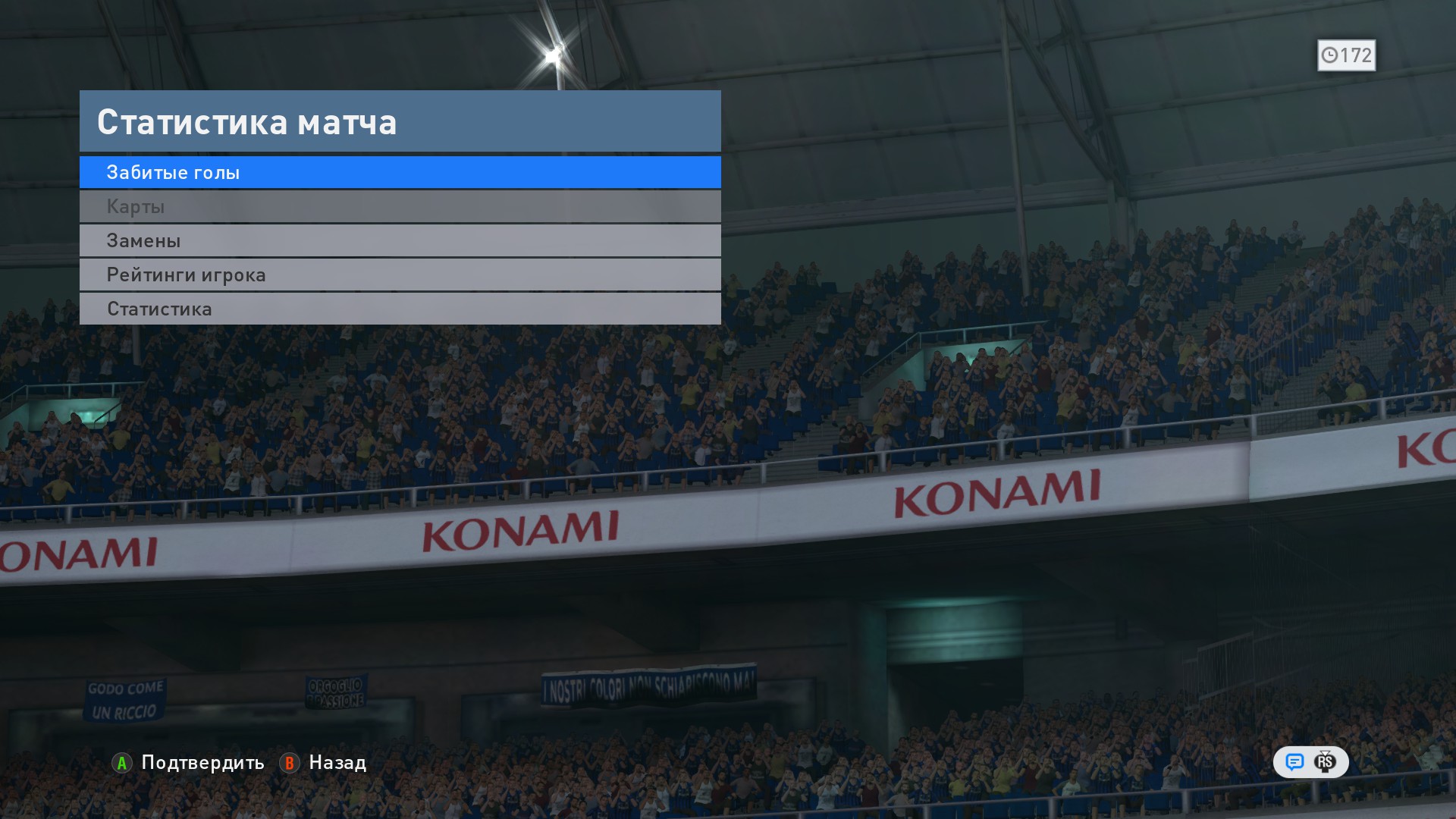The image size is (1456, 819).
Task: Select the Забитые голы menu entry
Action: tap(400, 172)
